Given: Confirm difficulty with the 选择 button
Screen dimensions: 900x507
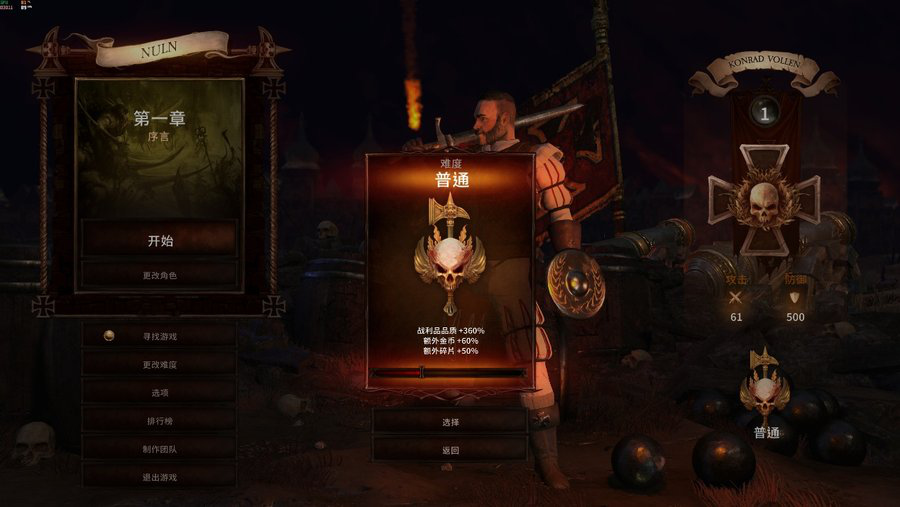Looking at the screenshot, I should (x=450, y=422).
